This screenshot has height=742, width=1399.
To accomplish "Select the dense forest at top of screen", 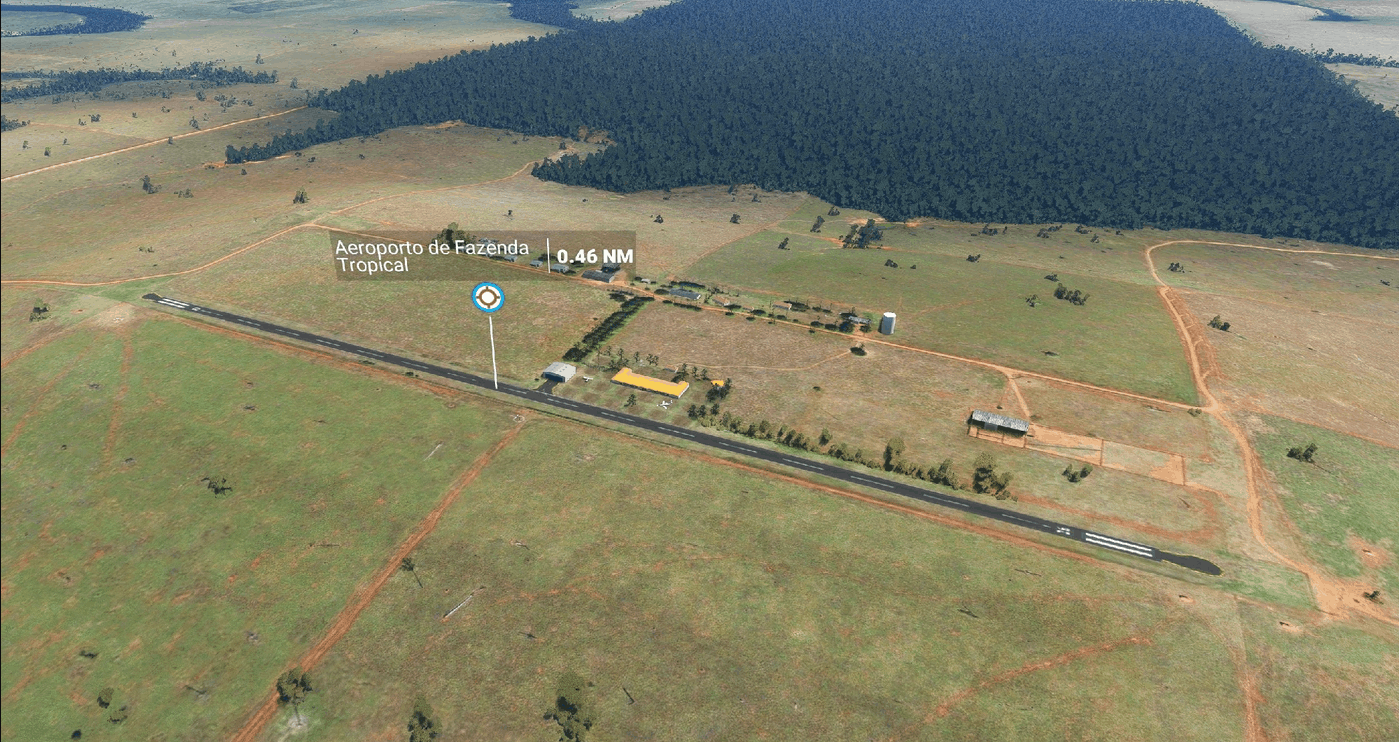I will click(x=850, y=80).
